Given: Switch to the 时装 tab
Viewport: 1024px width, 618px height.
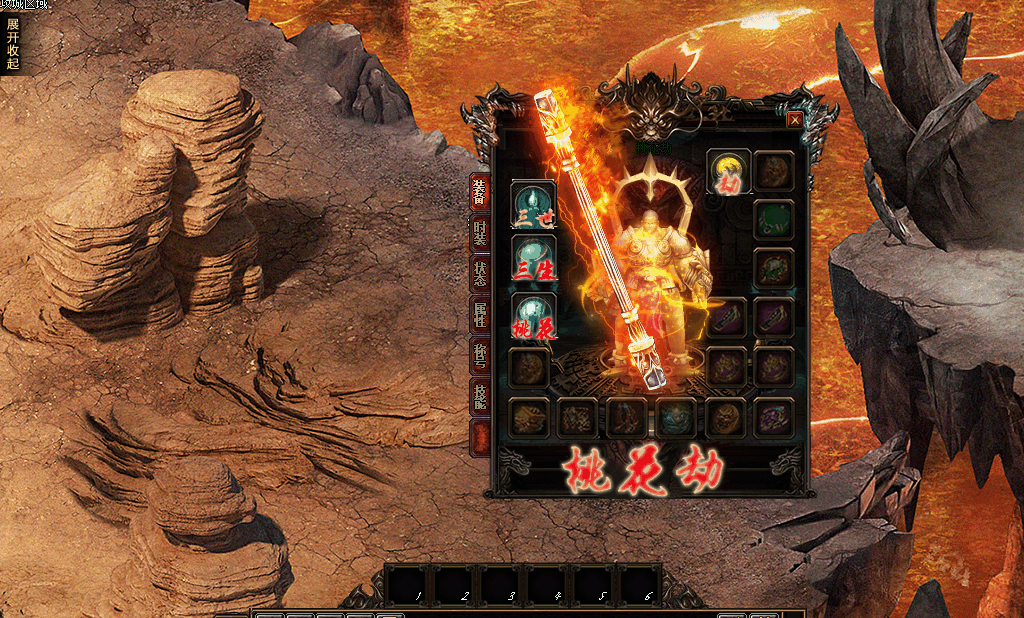Looking at the screenshot, I should click(x=480, y=234).
